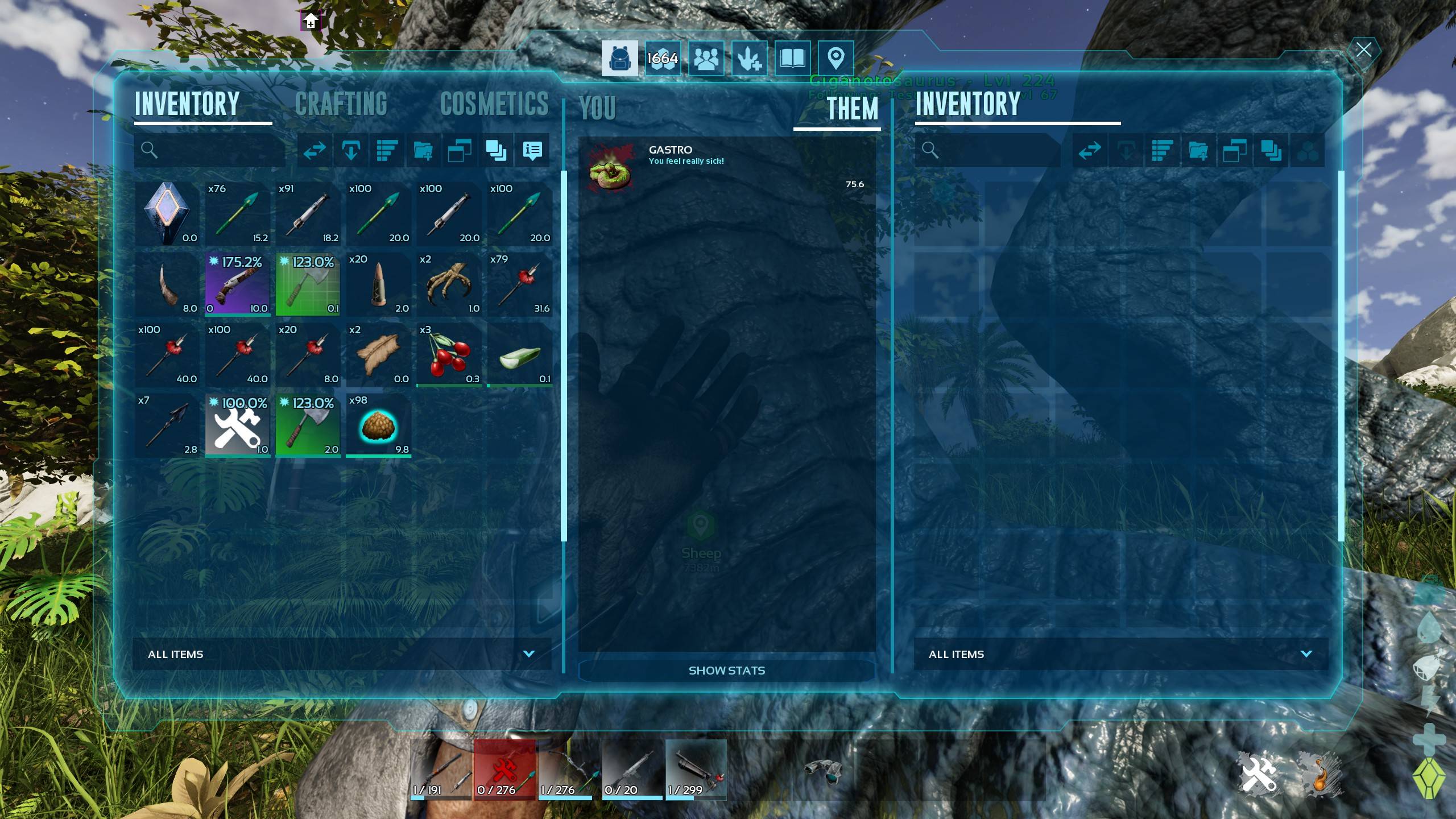Select the gem item in first slot
Viewport: 1456px width, 819px height.
pyautogui.click(x=167, y=214)
